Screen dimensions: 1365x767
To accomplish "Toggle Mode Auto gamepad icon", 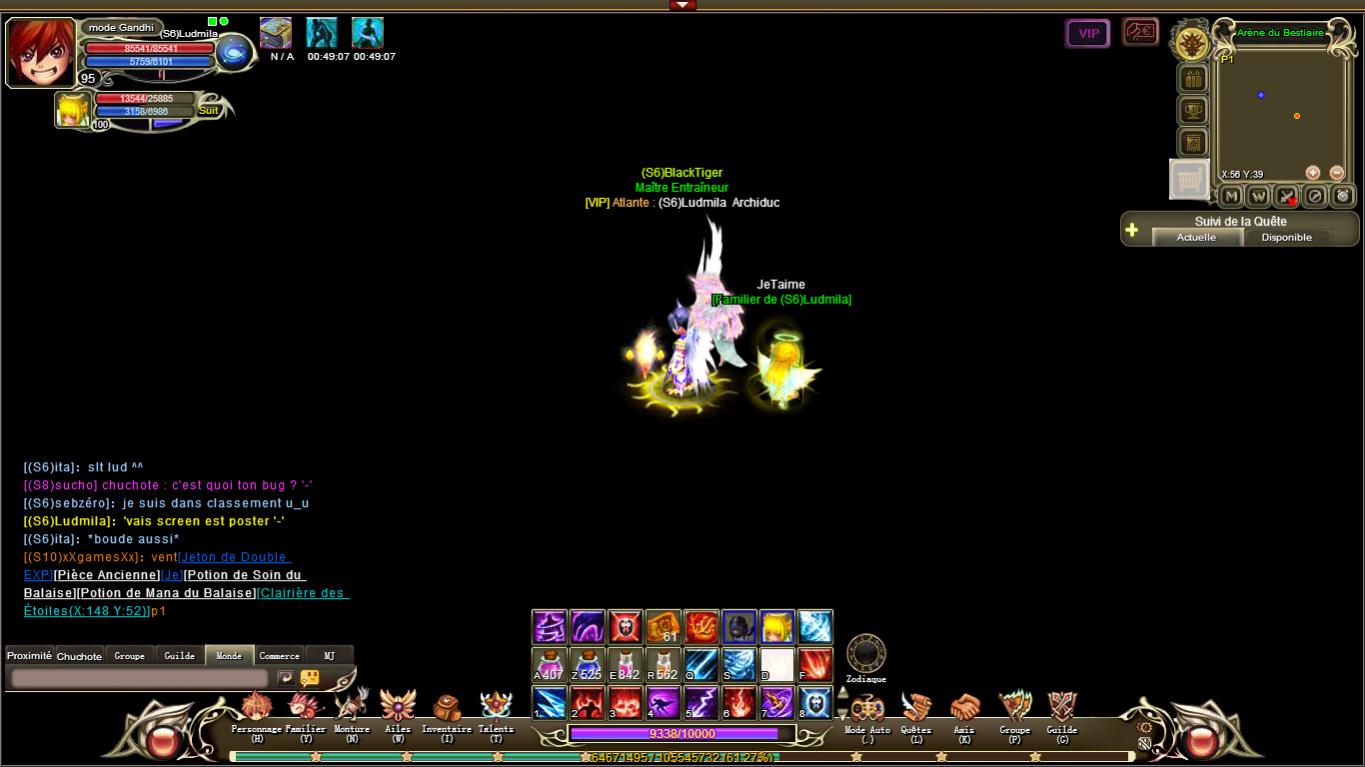I will coord(867,708).
